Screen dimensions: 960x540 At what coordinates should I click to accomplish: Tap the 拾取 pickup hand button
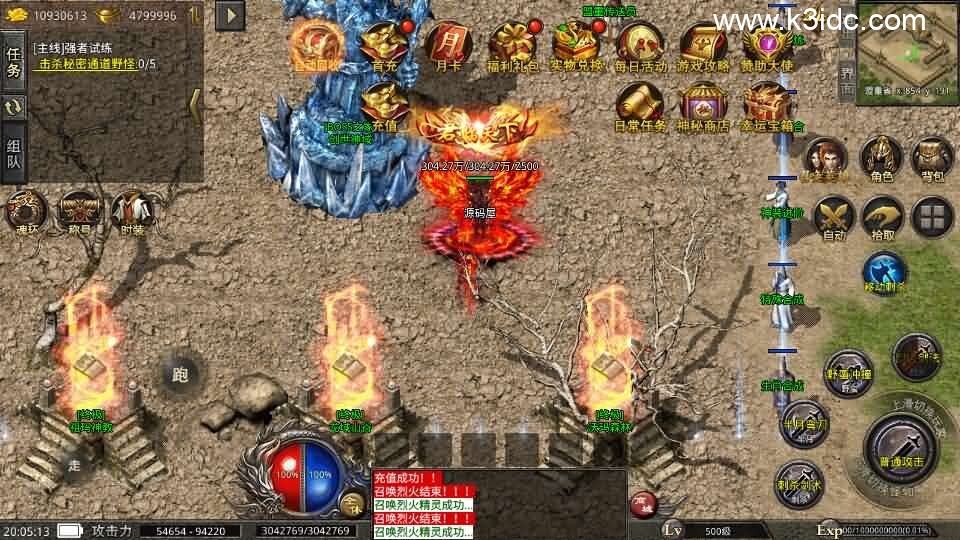pos(882,215)
